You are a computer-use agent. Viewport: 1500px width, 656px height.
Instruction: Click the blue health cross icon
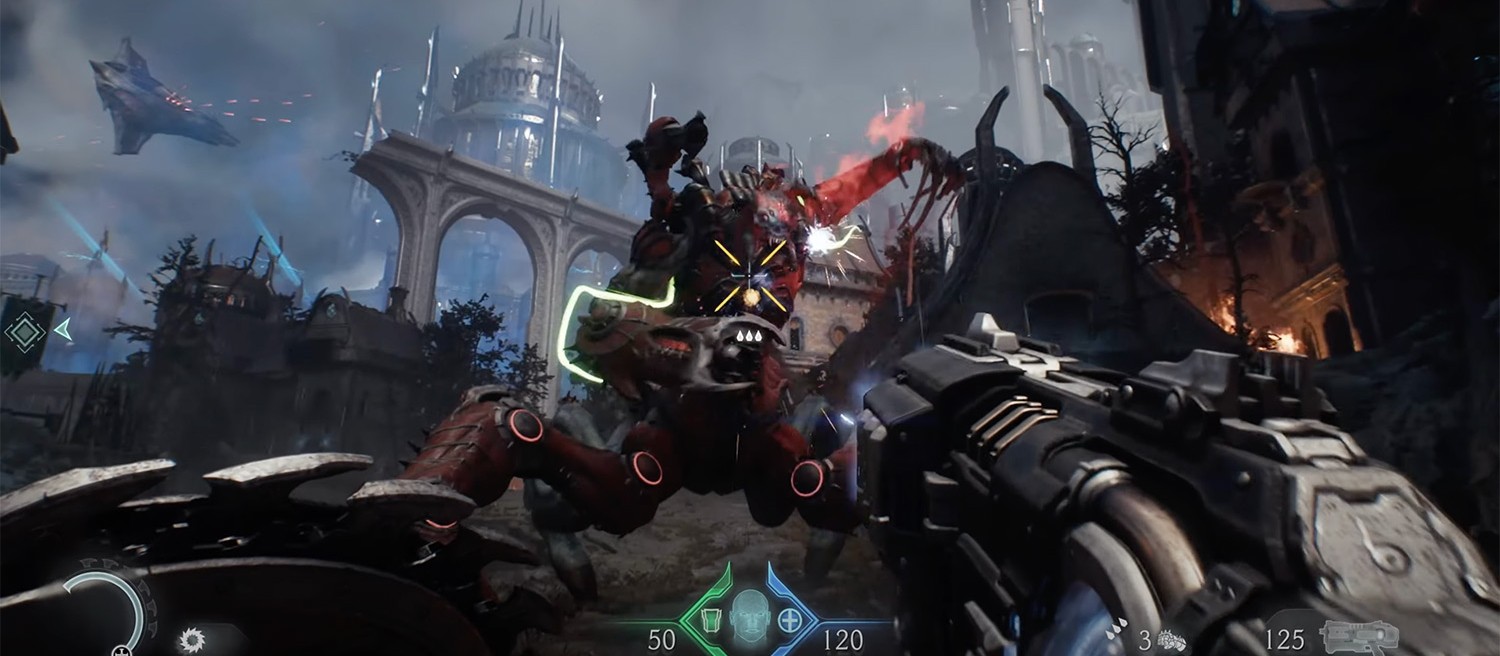pyautogui.click(x=790, y=620)
